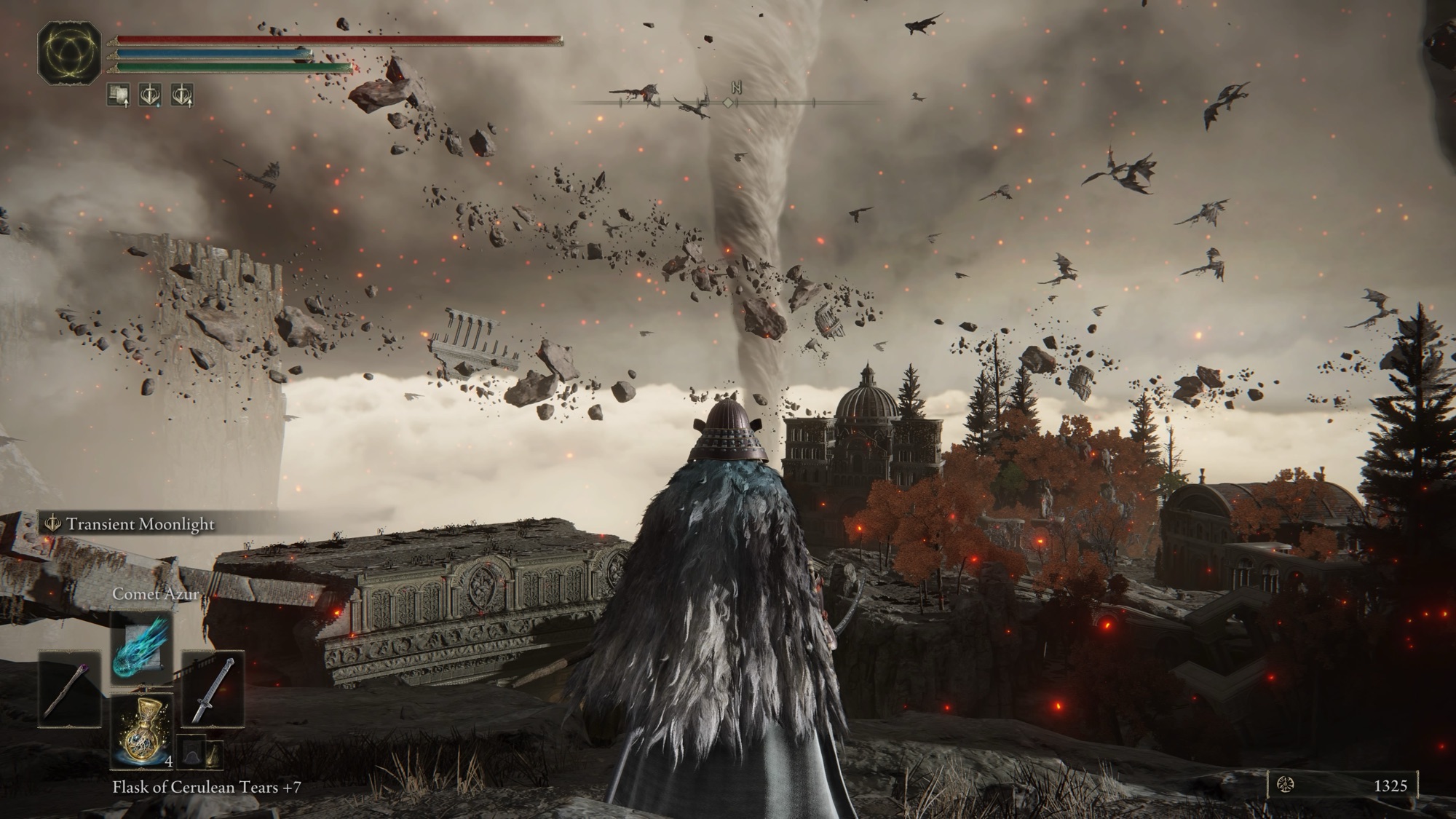Choose the katana in the right-hand slot
Image resolution: width=1456 pixels, height=819 pixels.
(x=213, y=689)
